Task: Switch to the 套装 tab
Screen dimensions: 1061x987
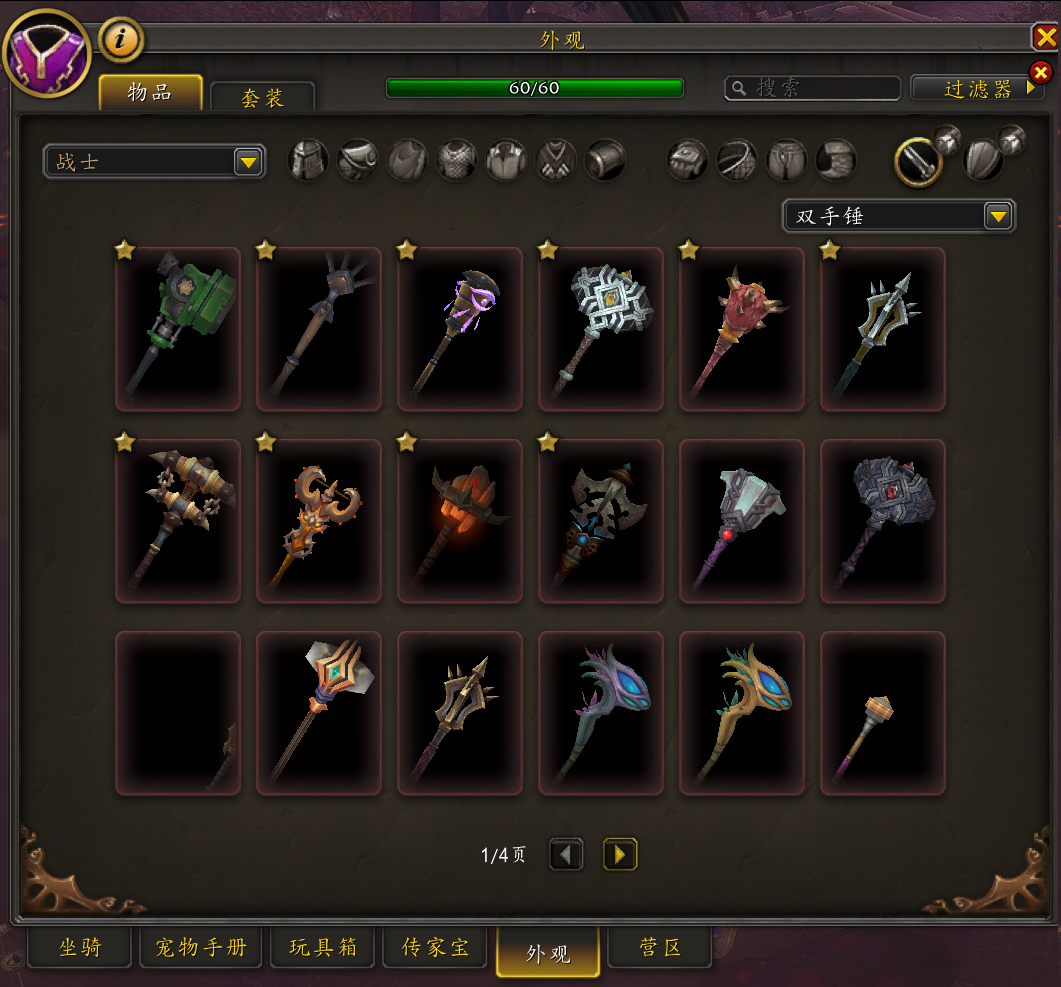Action: tap(262, 98)
